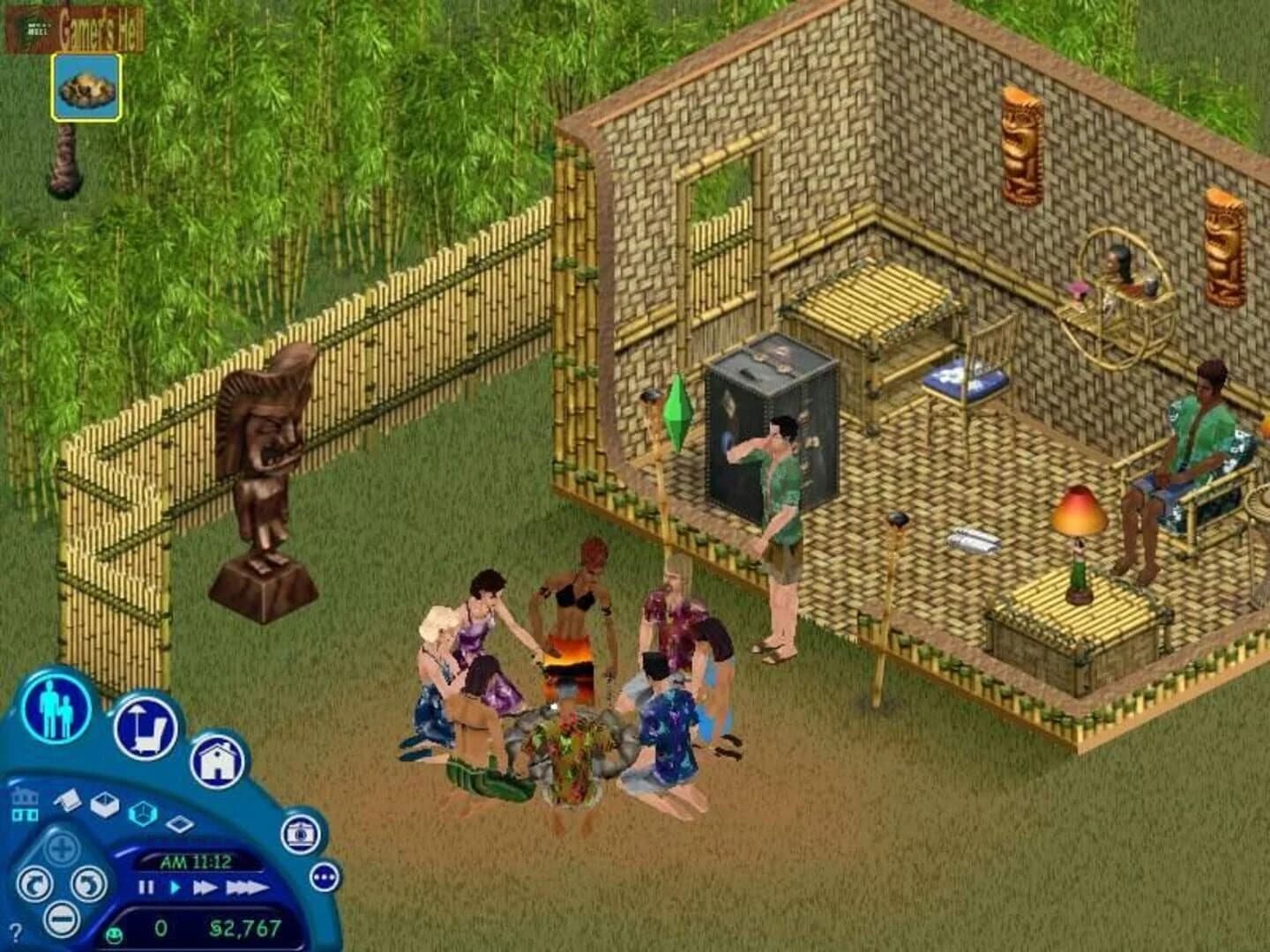1270x952 pixels.
Task: Resume normal speed with play button
Action: (x=176, y=887)
